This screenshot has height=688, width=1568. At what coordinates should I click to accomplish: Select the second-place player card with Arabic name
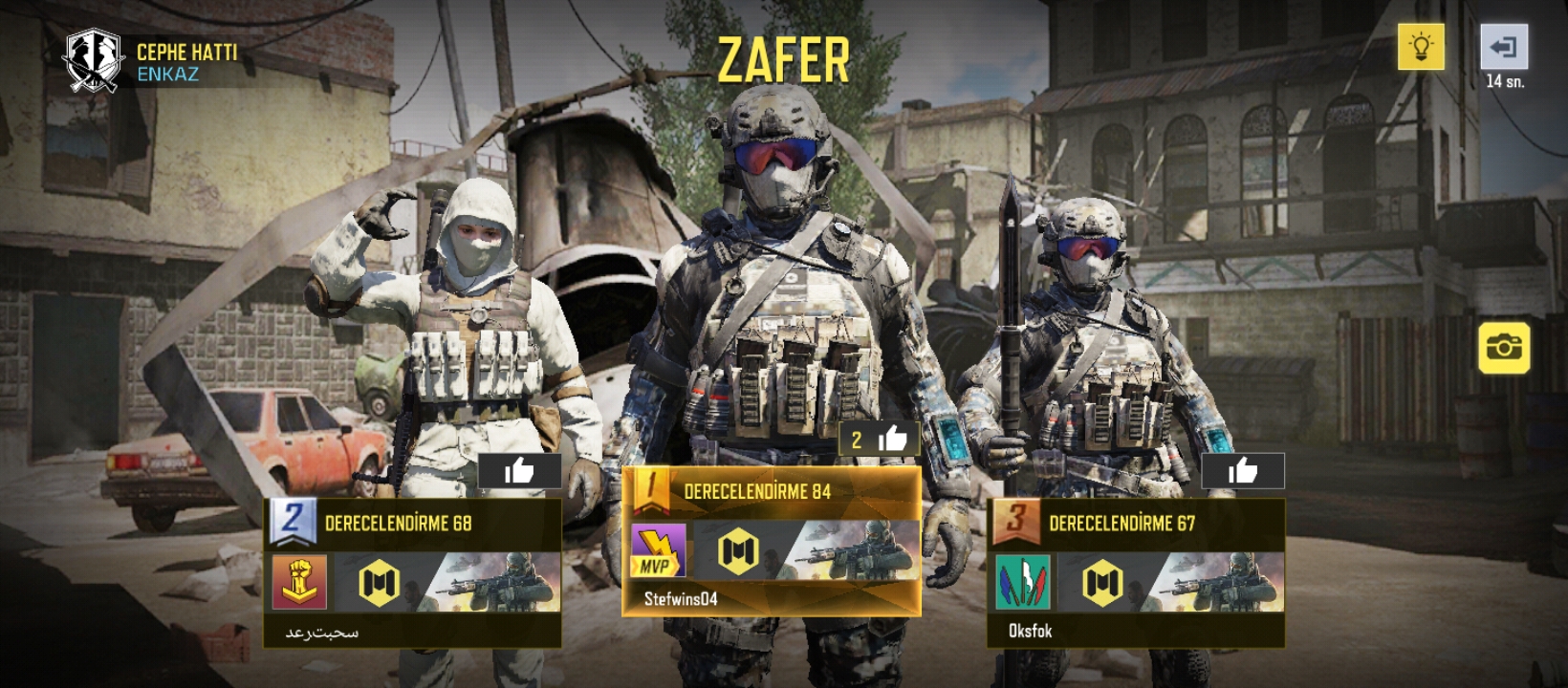[412, 572]
